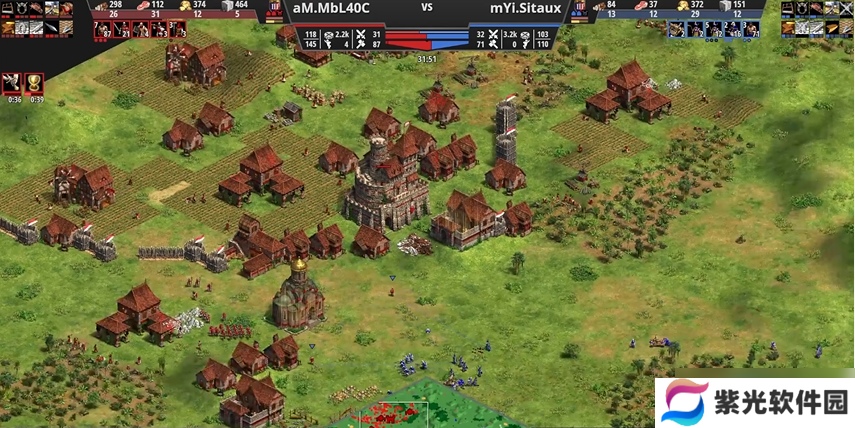Select the golden chalice research timer icon
The height and width of the screenshot is (428, 855).
(x=36, y=82)
